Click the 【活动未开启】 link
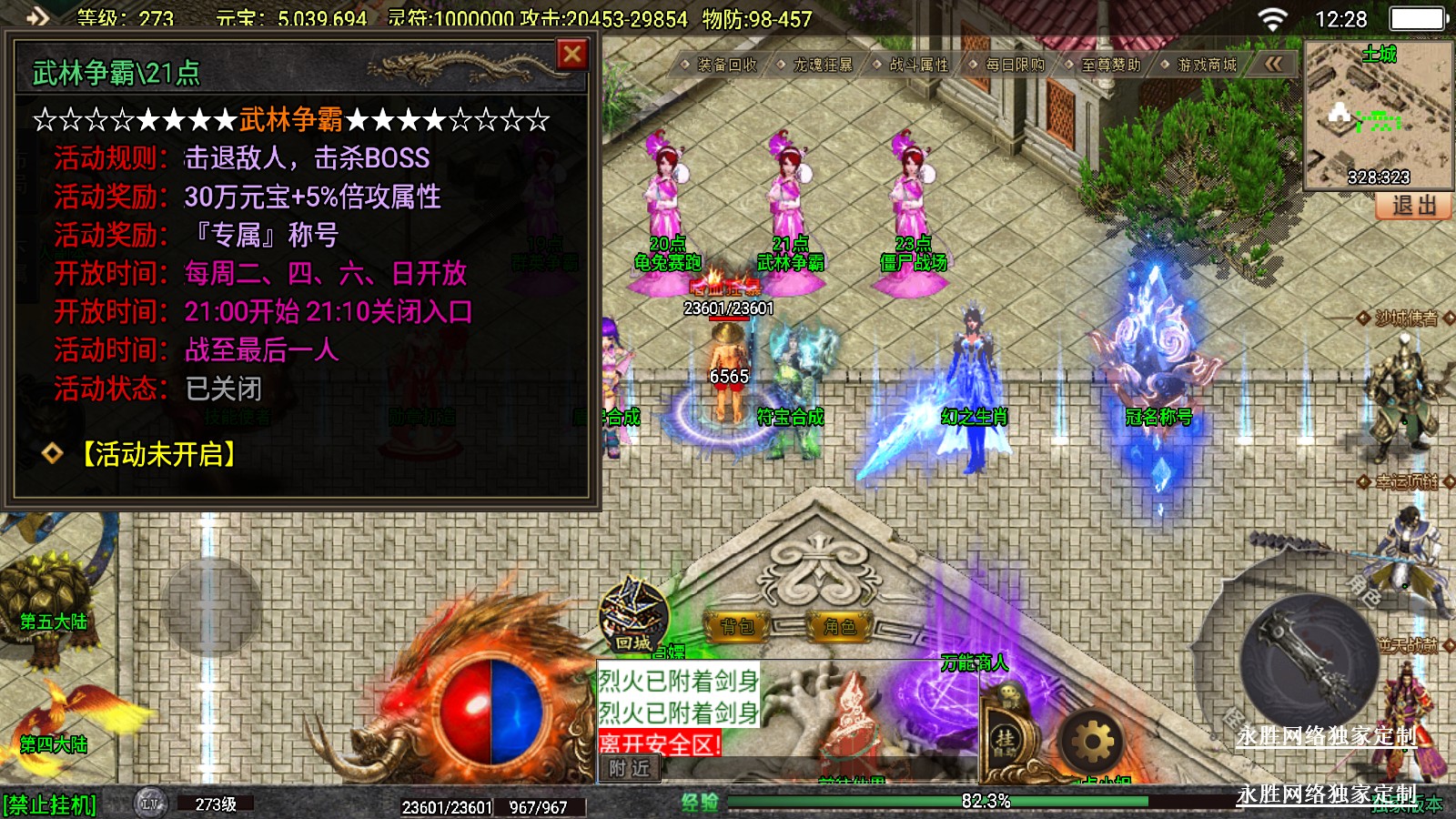 158,454
